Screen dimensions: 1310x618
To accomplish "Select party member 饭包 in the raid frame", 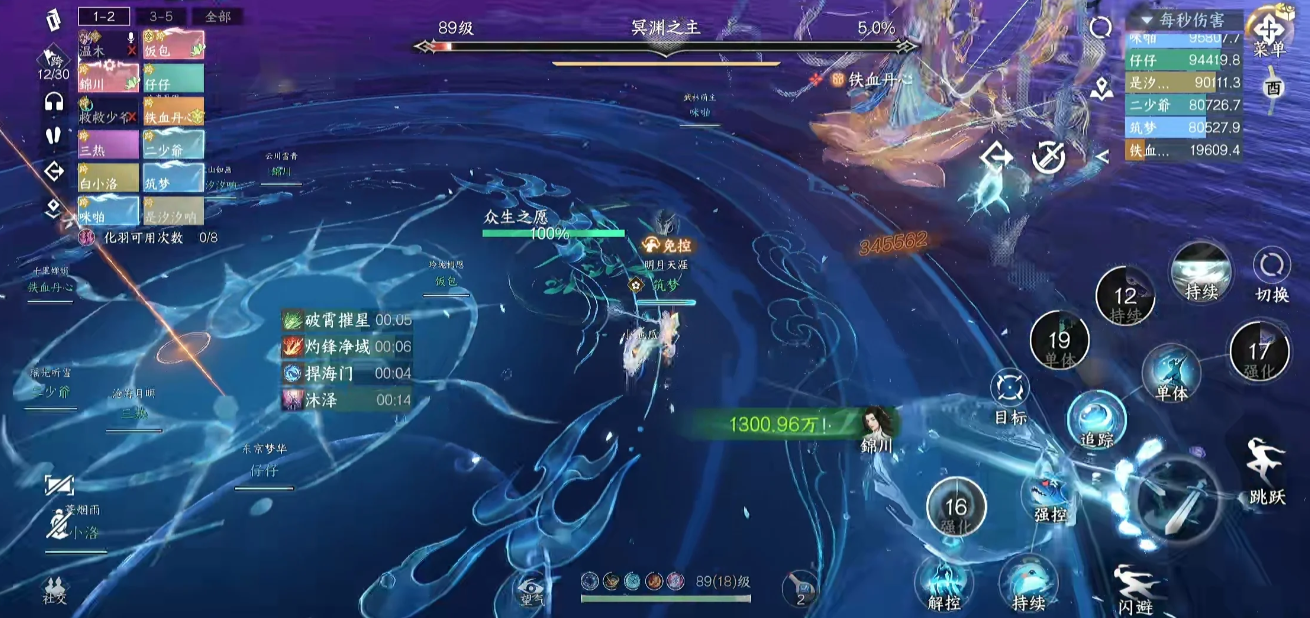I will [173, 46].
